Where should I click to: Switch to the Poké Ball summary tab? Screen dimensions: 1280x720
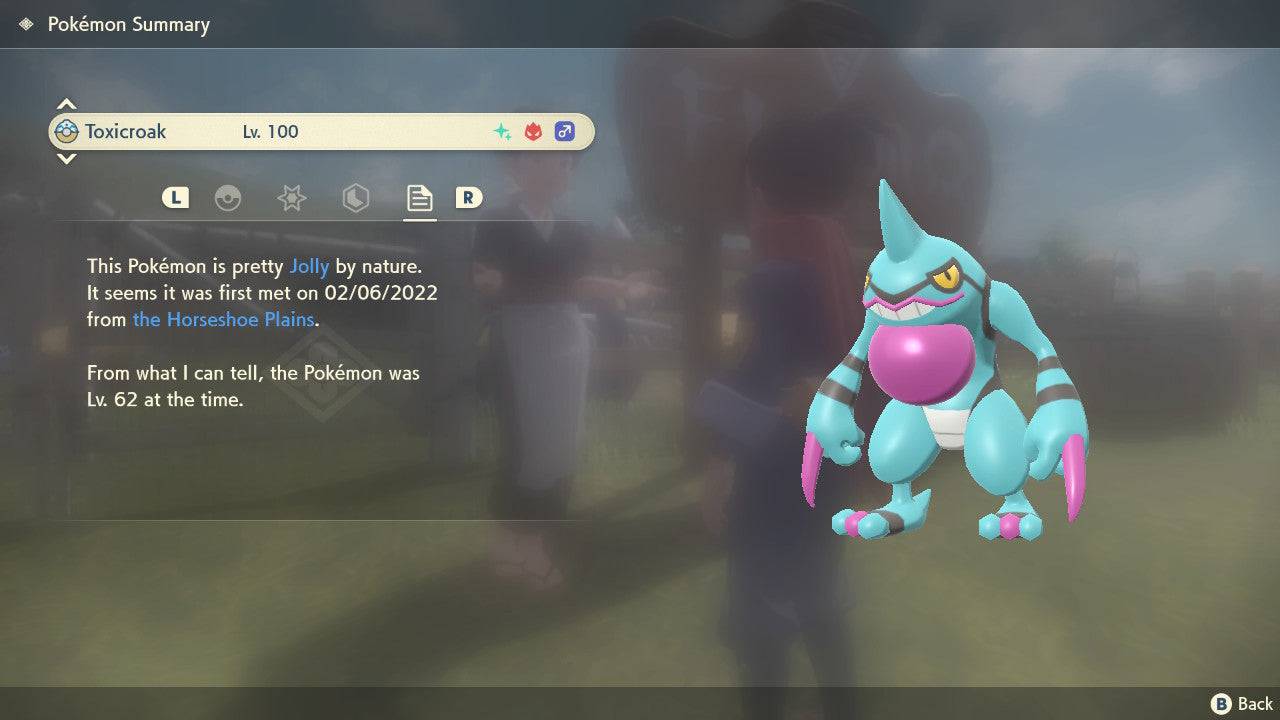pos(228,198)
